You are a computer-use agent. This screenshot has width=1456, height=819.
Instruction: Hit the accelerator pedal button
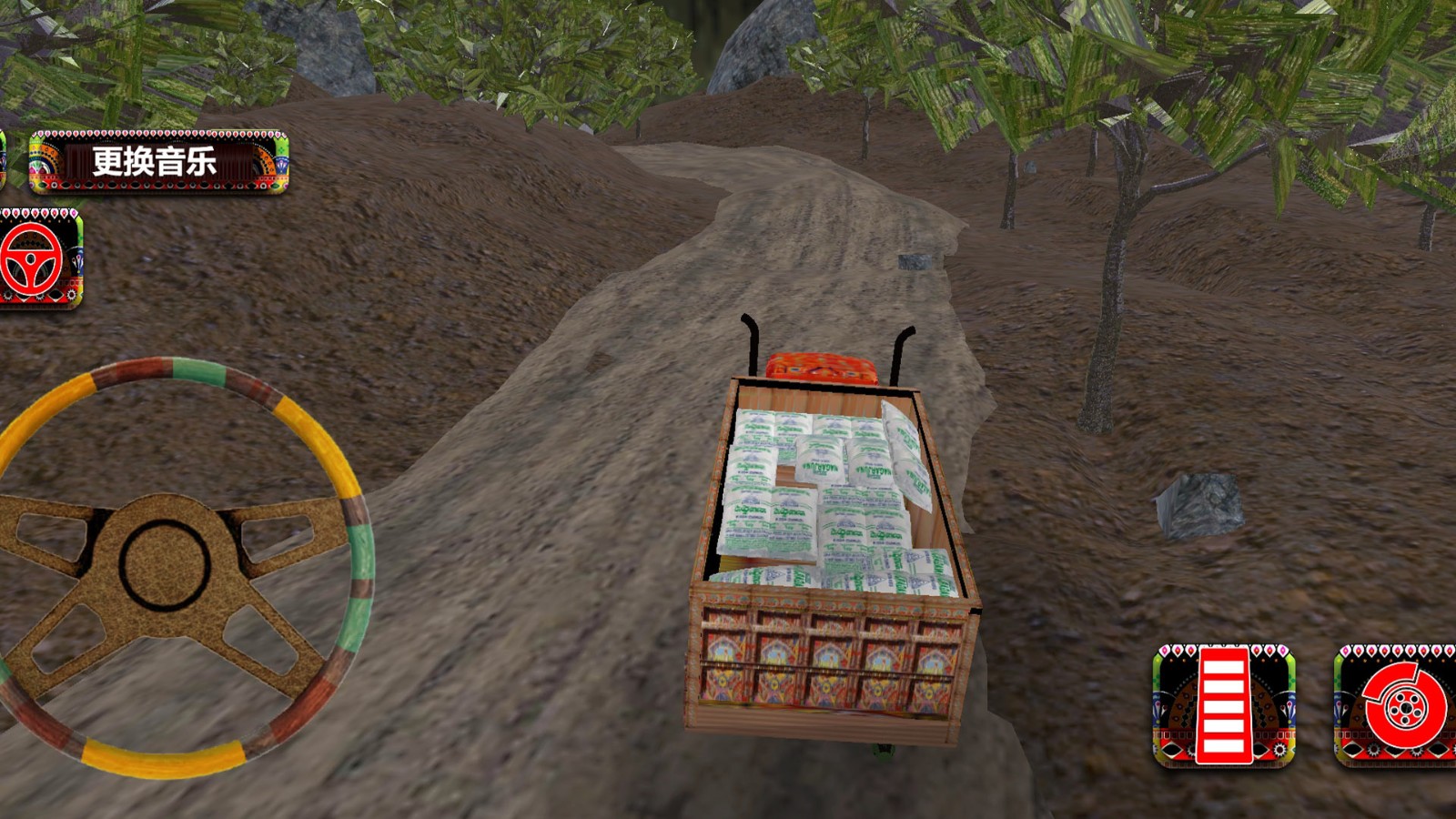(x=1223, y=705)
